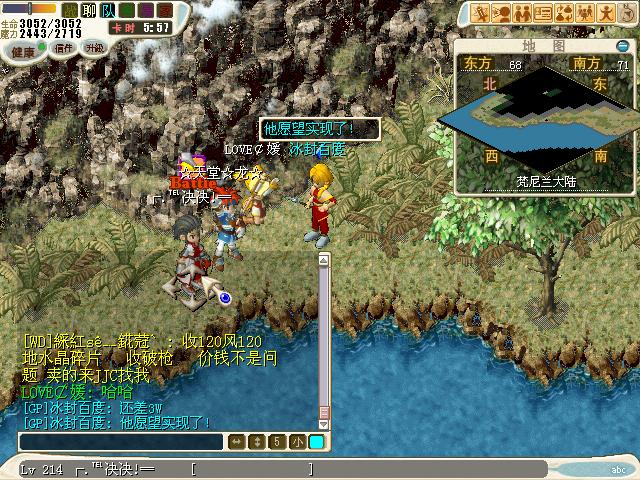This screenshot has height=480, width=640.
Task: Open the 健康 health status panel
Action: [24, 48]
